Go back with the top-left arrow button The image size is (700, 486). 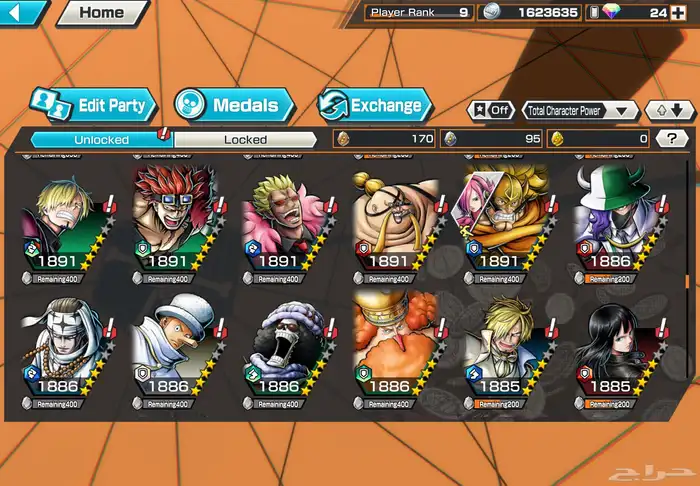point(22,13)
